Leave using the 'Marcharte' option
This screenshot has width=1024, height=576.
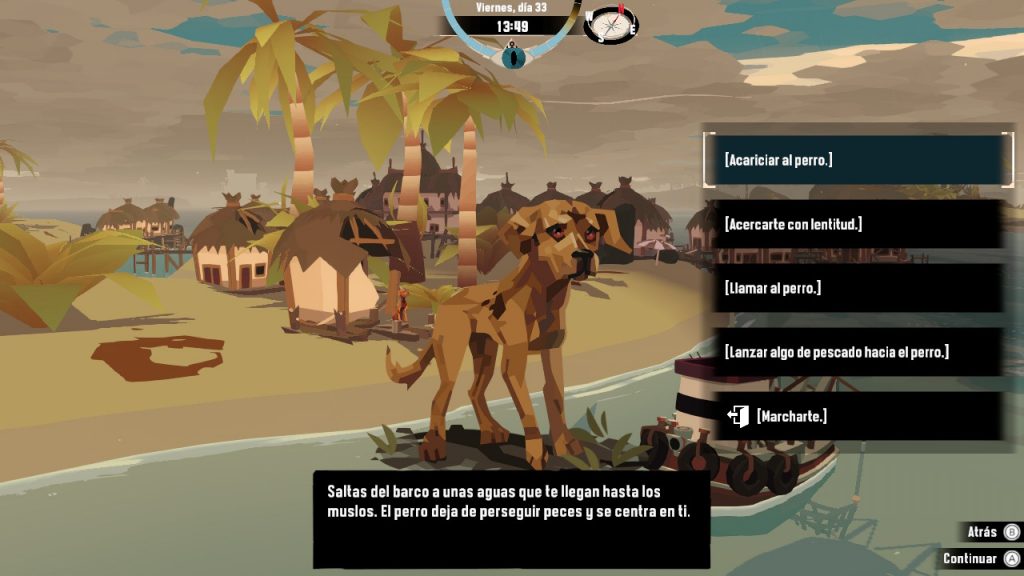(857, 416)
